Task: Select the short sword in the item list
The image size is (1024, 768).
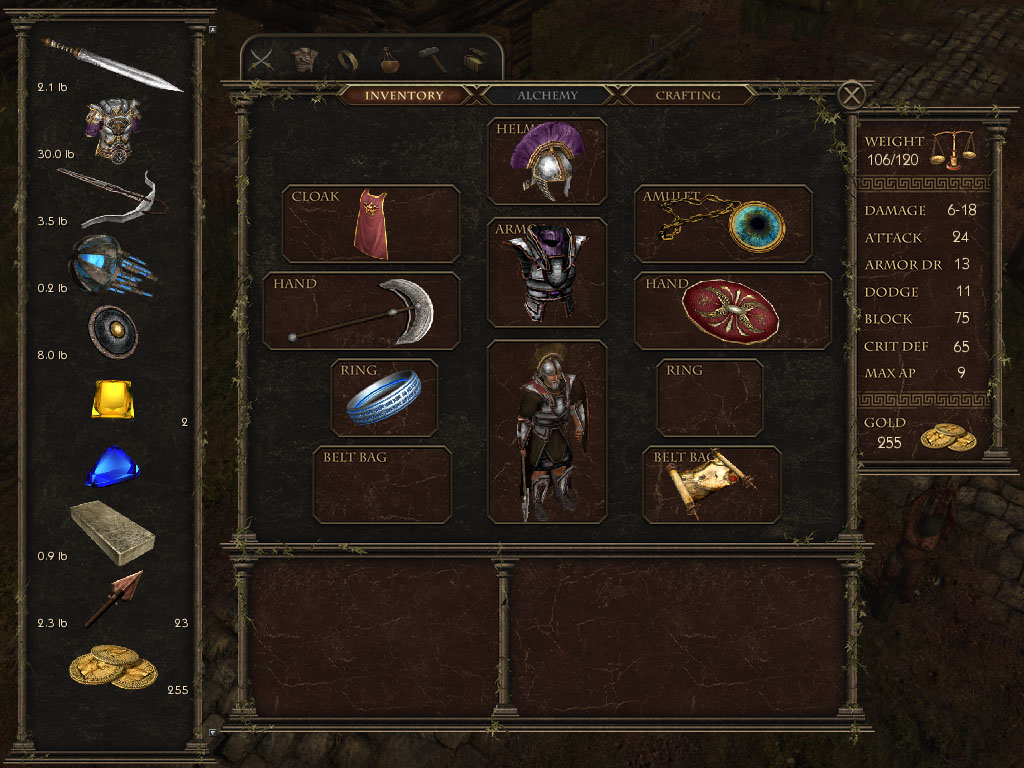Action: pyautogui.click(x=110, y=65)
